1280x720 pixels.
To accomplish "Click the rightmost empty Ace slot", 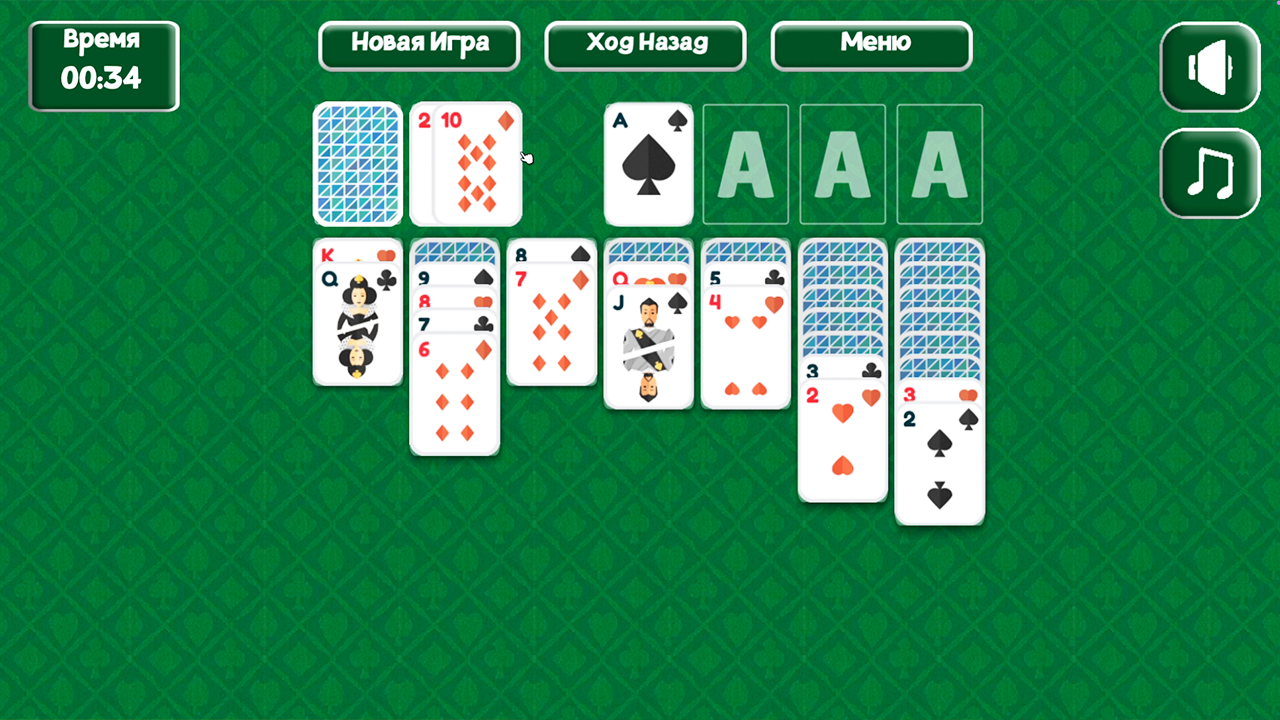I will 939,163.
